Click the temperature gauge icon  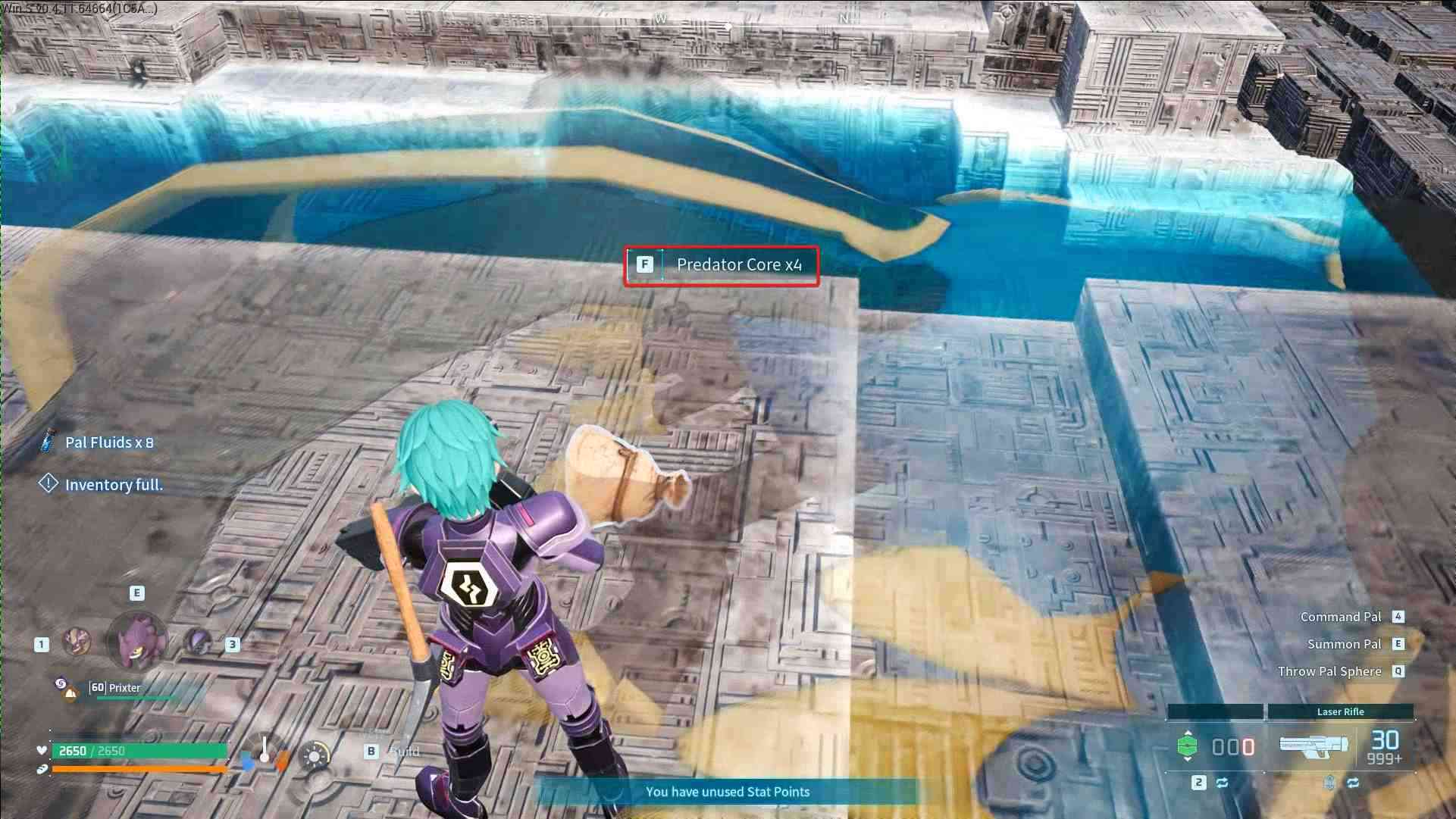[265, 752]
